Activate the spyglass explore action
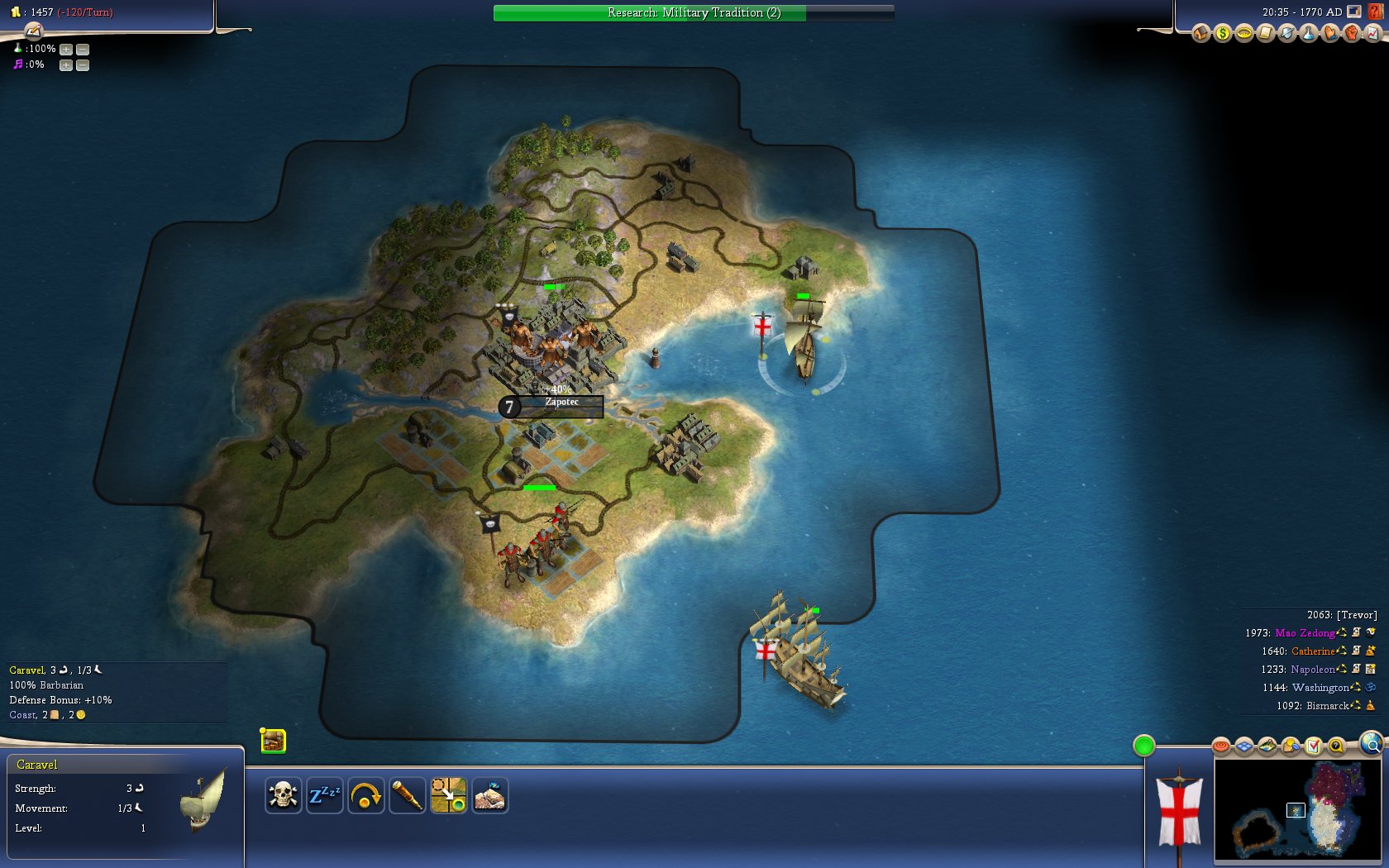This screenshot has height=868, width=1389. [407, 796]
